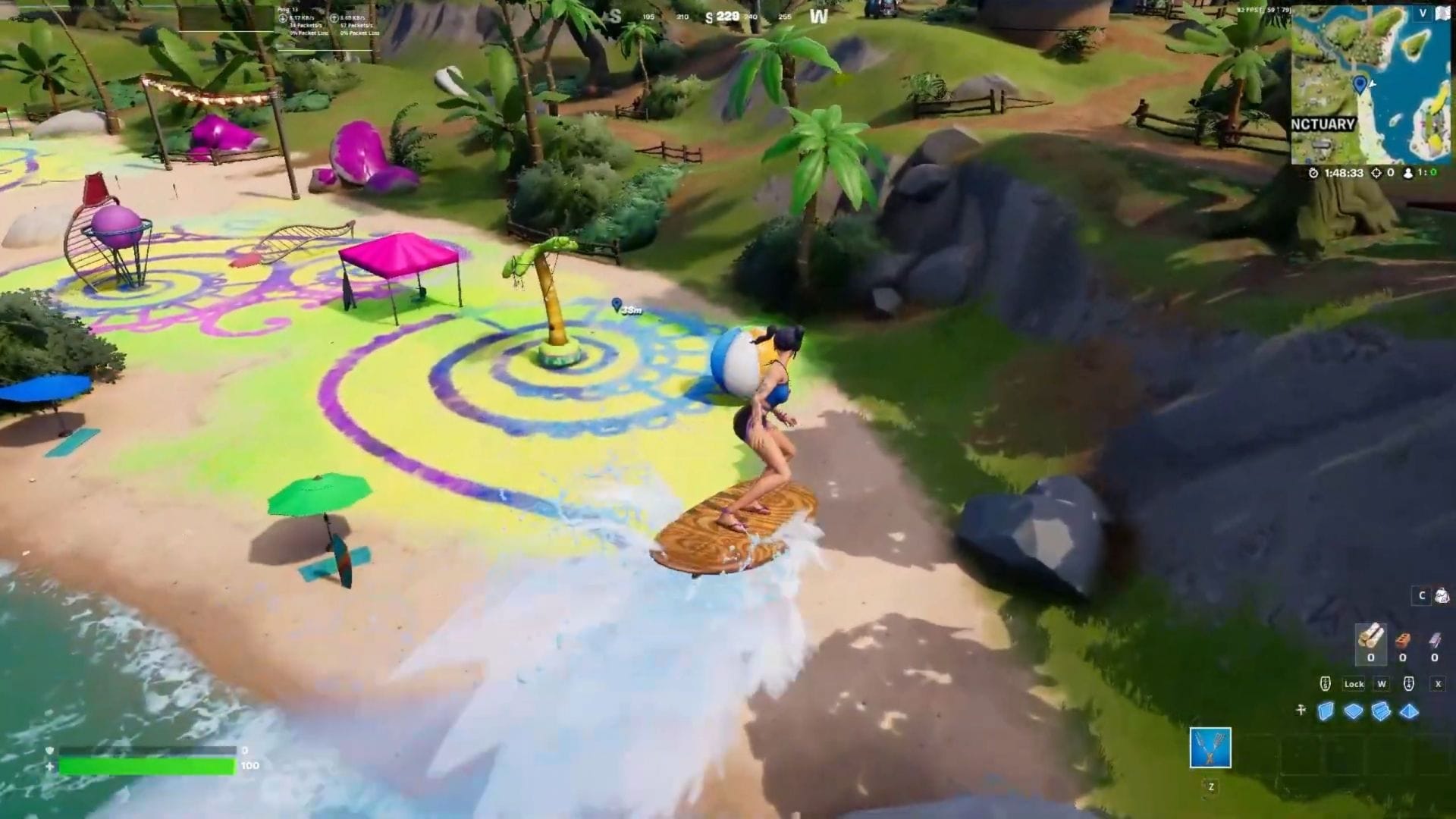Select the wall build piece icon
Viewport: 1456px width, 819px height.
point(1326,711)
